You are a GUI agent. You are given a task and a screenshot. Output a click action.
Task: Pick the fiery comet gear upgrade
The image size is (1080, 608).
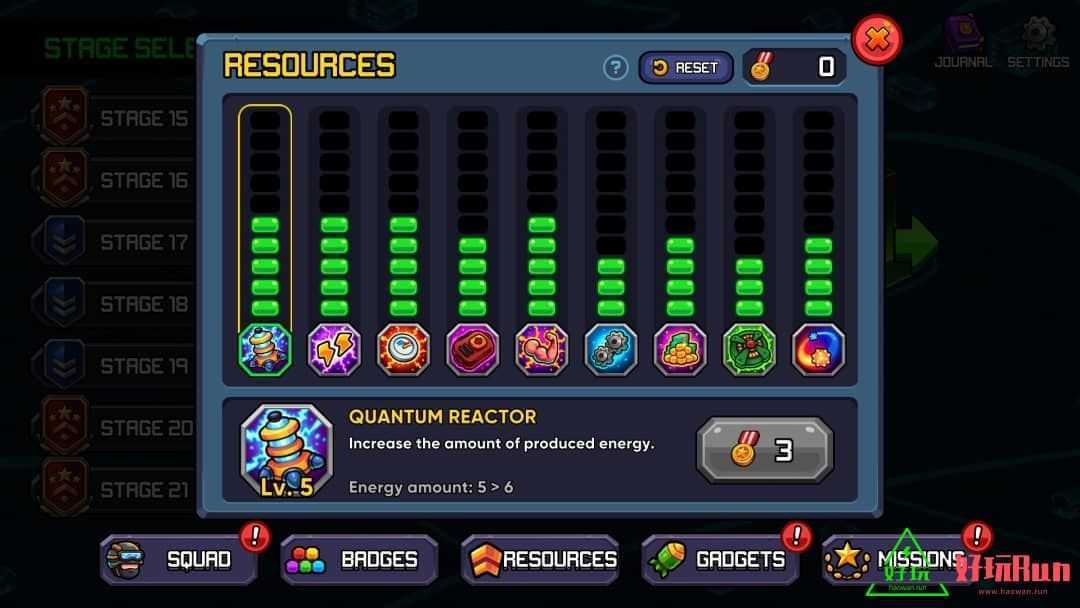[818, 350]
